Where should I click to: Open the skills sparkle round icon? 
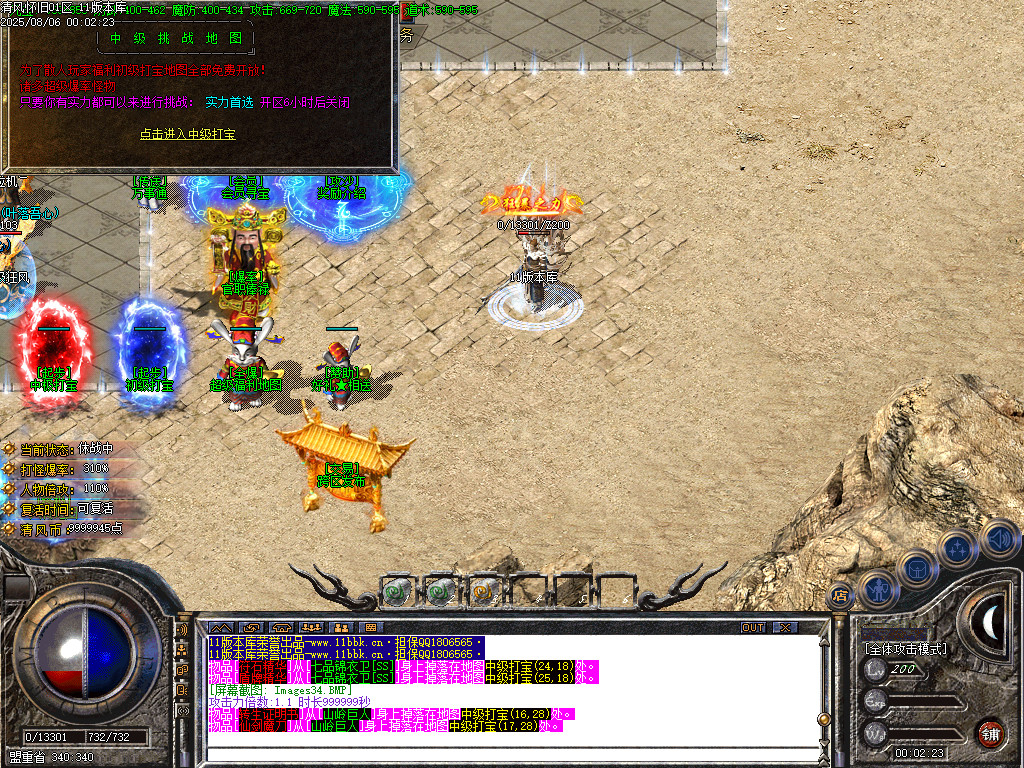(957, 547)
